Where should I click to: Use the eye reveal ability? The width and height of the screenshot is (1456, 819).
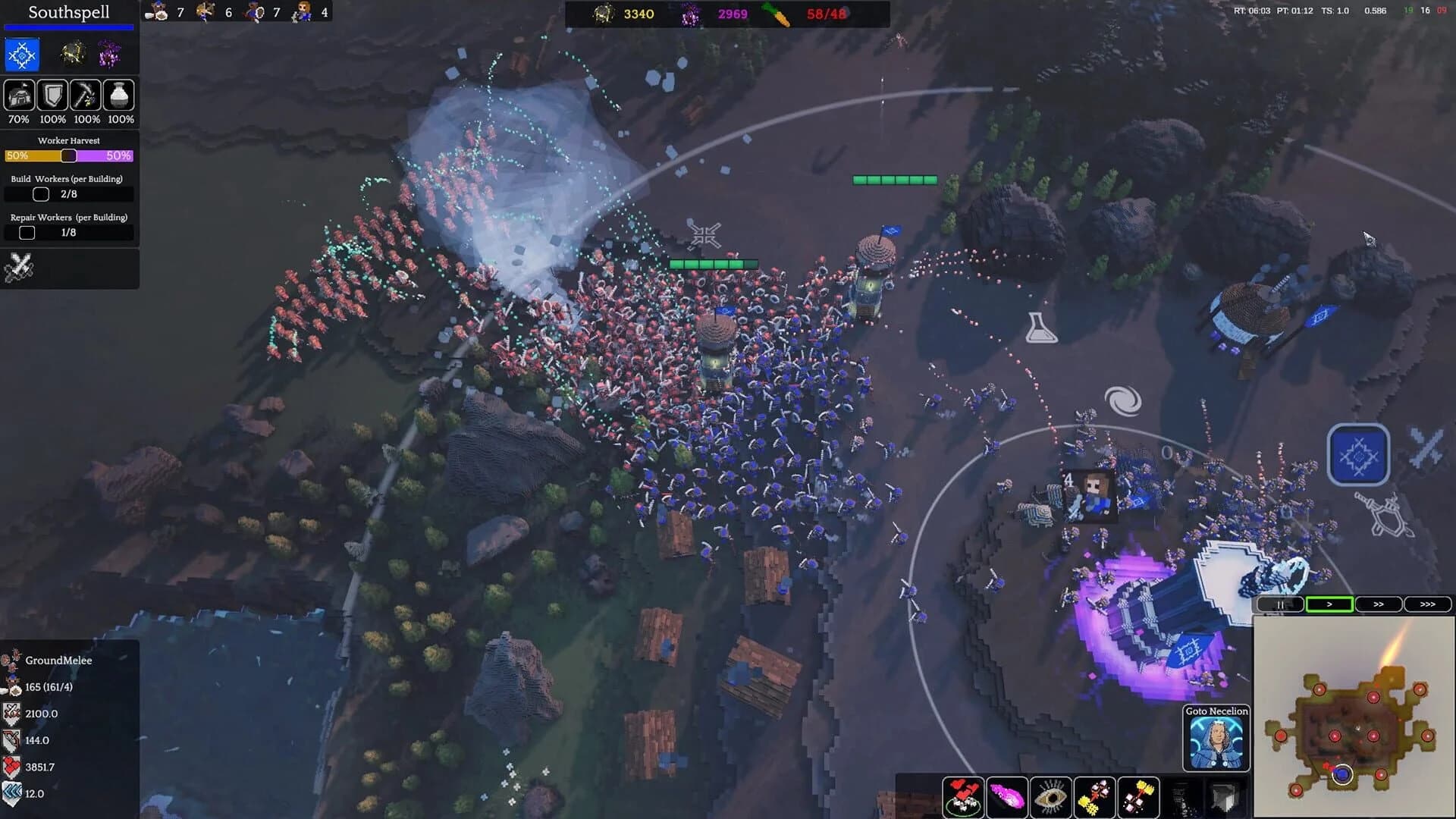[1051, 796]
